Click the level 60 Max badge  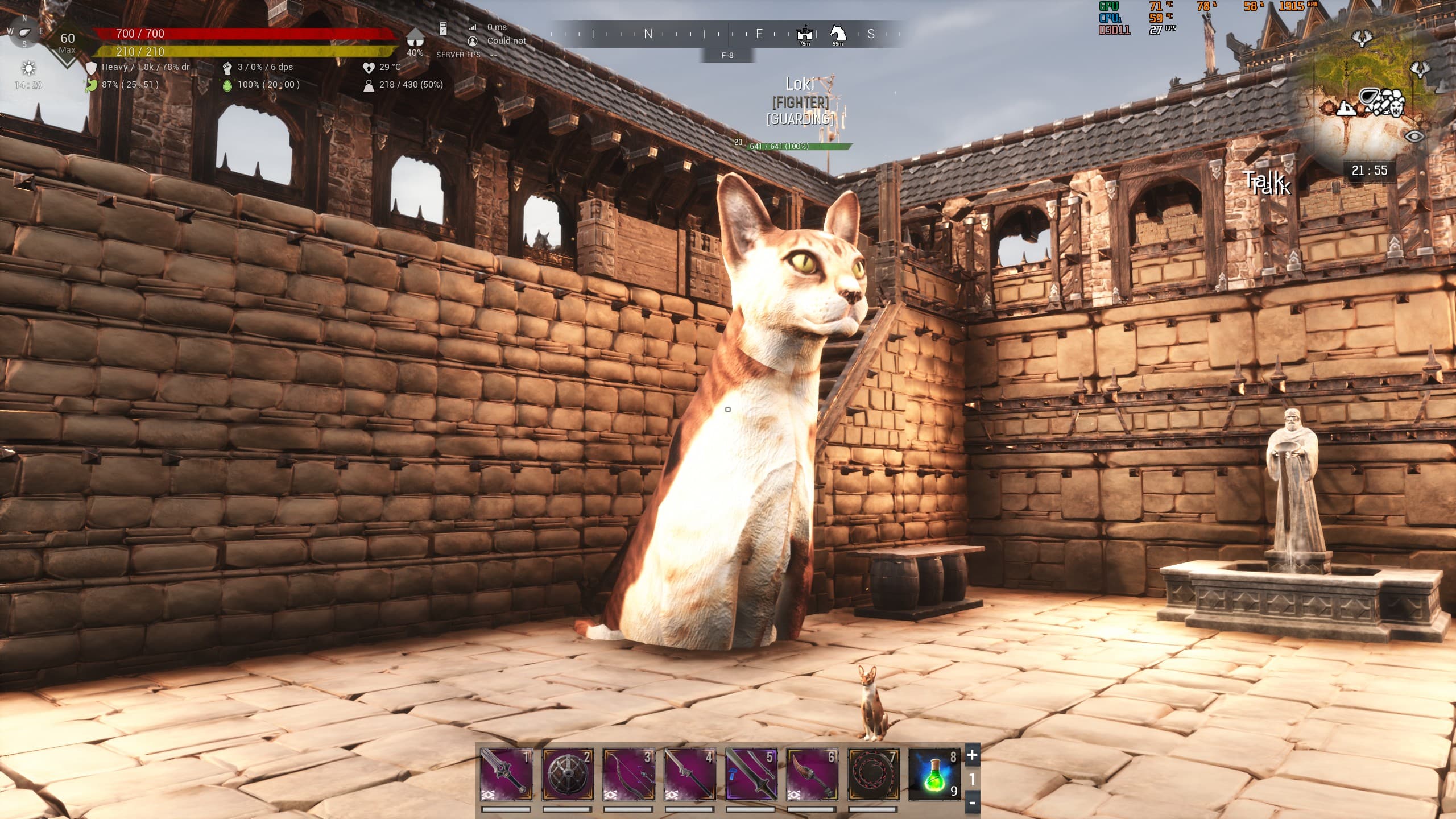pyautogui.click(x=67, y=42)
